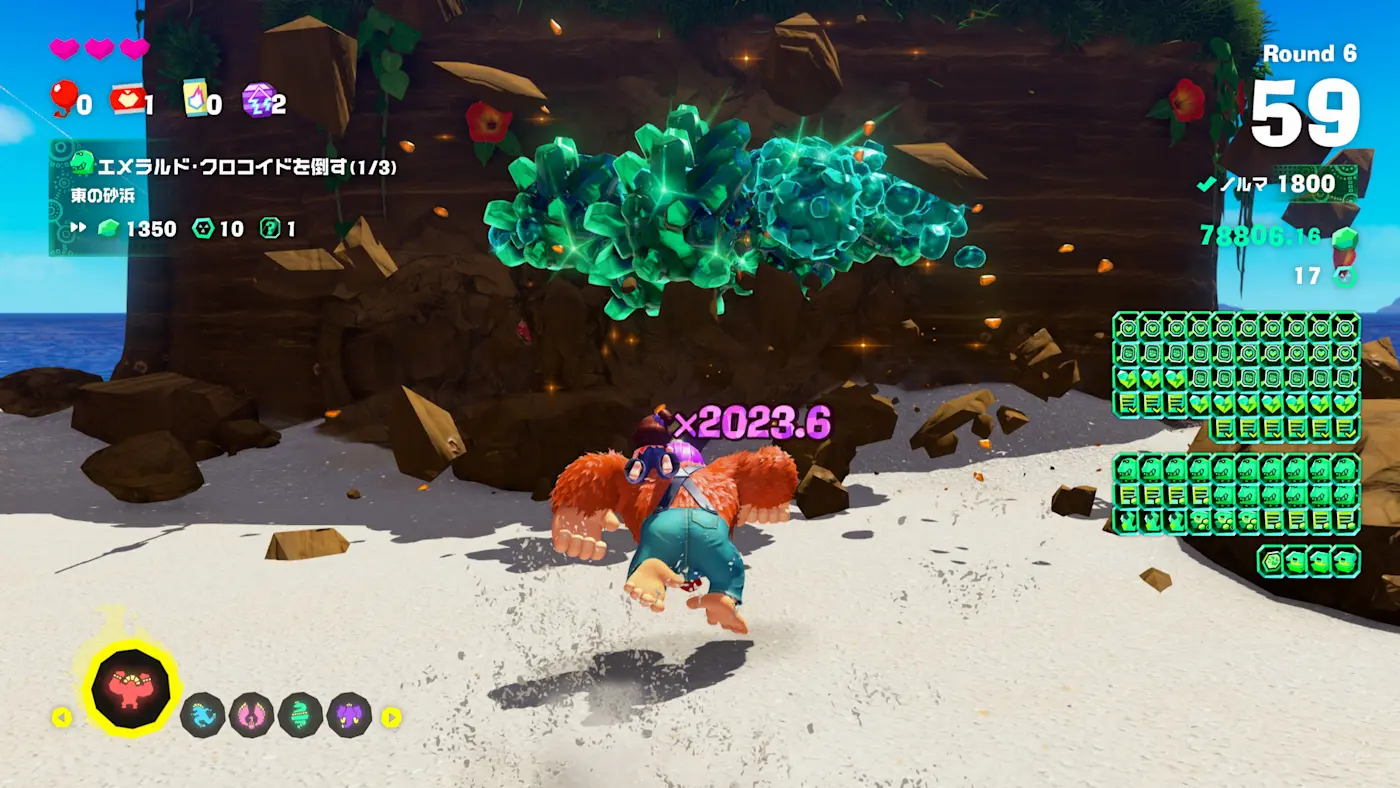This screenshot has width=1400, height=788.
Task: Select the red balloon item icon
Action: pos(64,98)
